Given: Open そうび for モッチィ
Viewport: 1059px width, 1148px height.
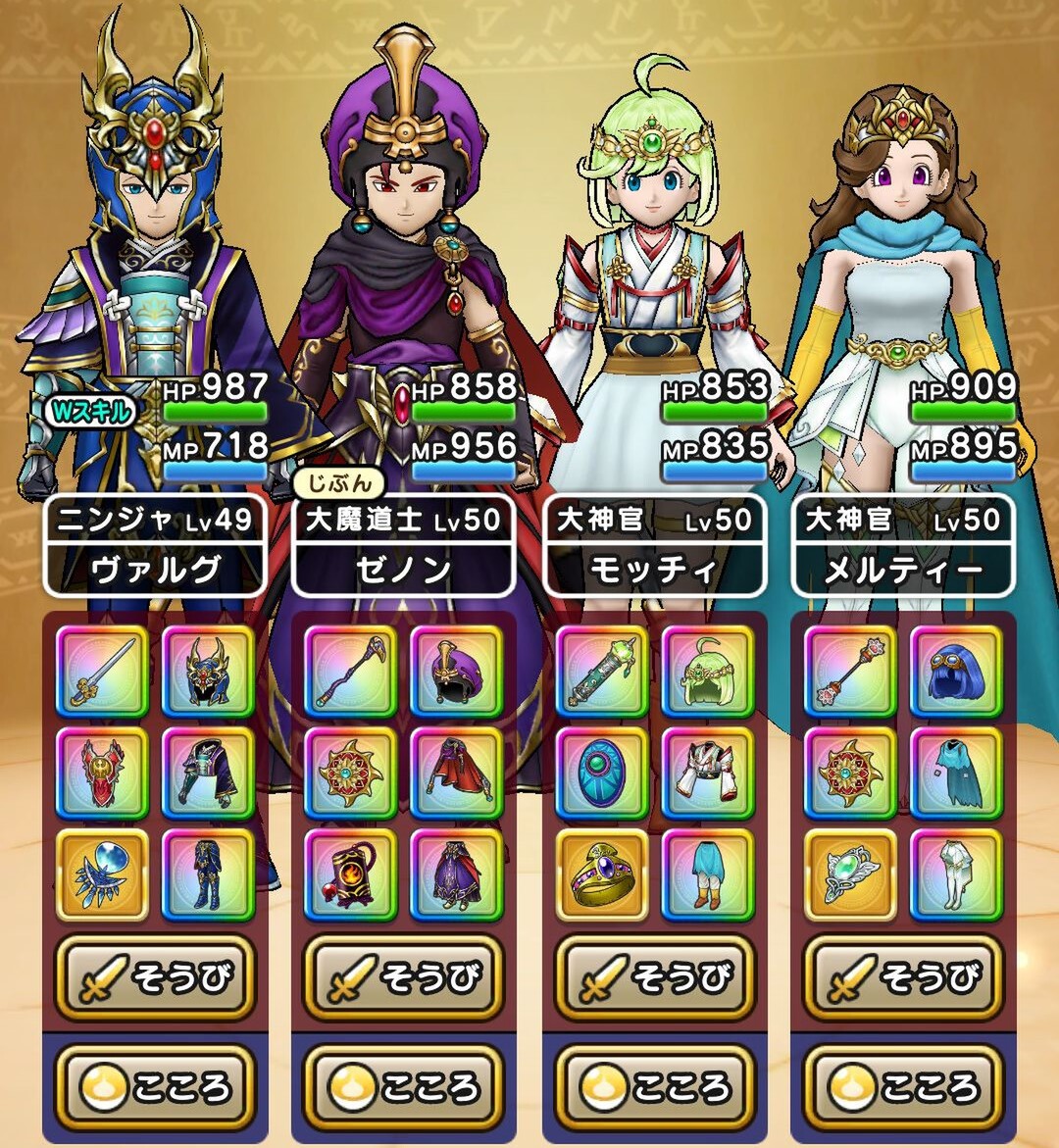Looking at the screenshot, I should point(653,977).
